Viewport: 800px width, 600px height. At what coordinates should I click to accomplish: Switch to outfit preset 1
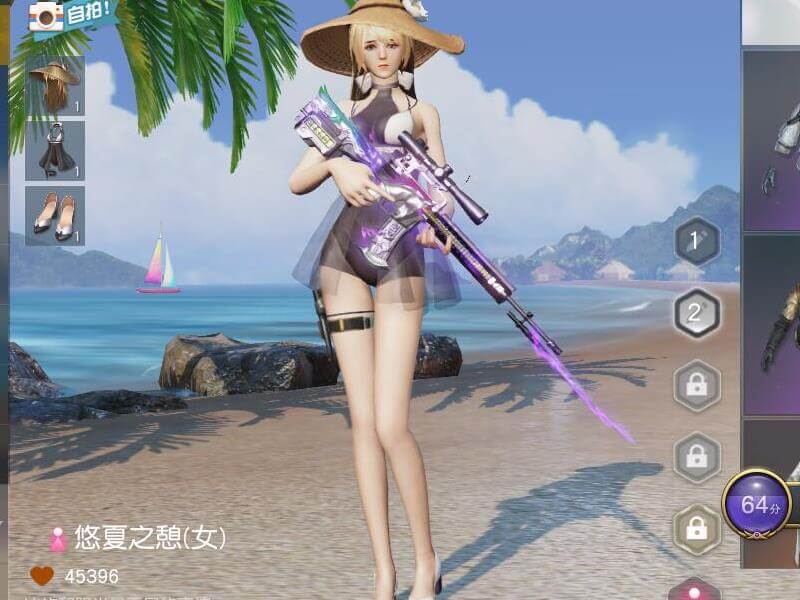[696, 241]
